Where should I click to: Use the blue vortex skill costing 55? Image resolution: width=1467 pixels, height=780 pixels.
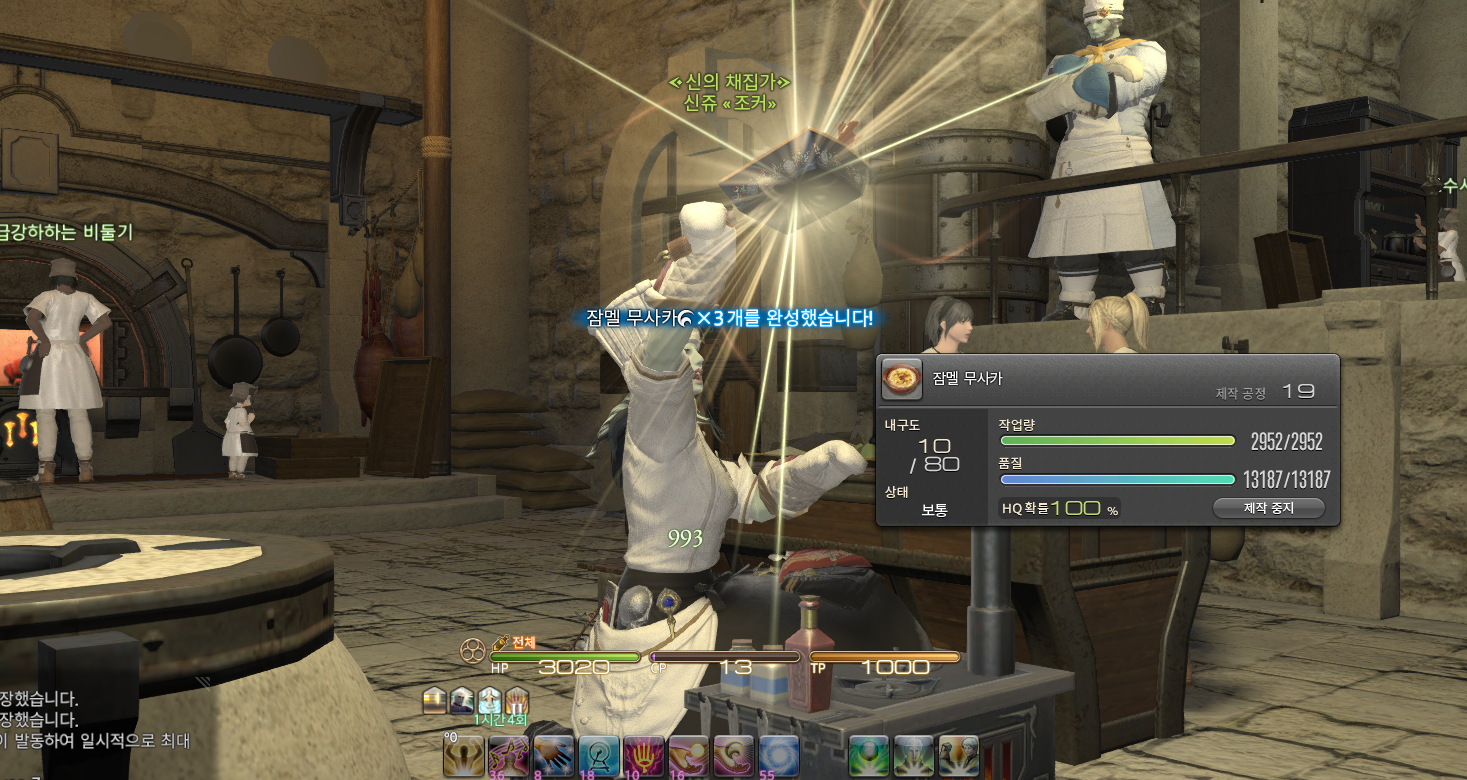pos(778,755)
